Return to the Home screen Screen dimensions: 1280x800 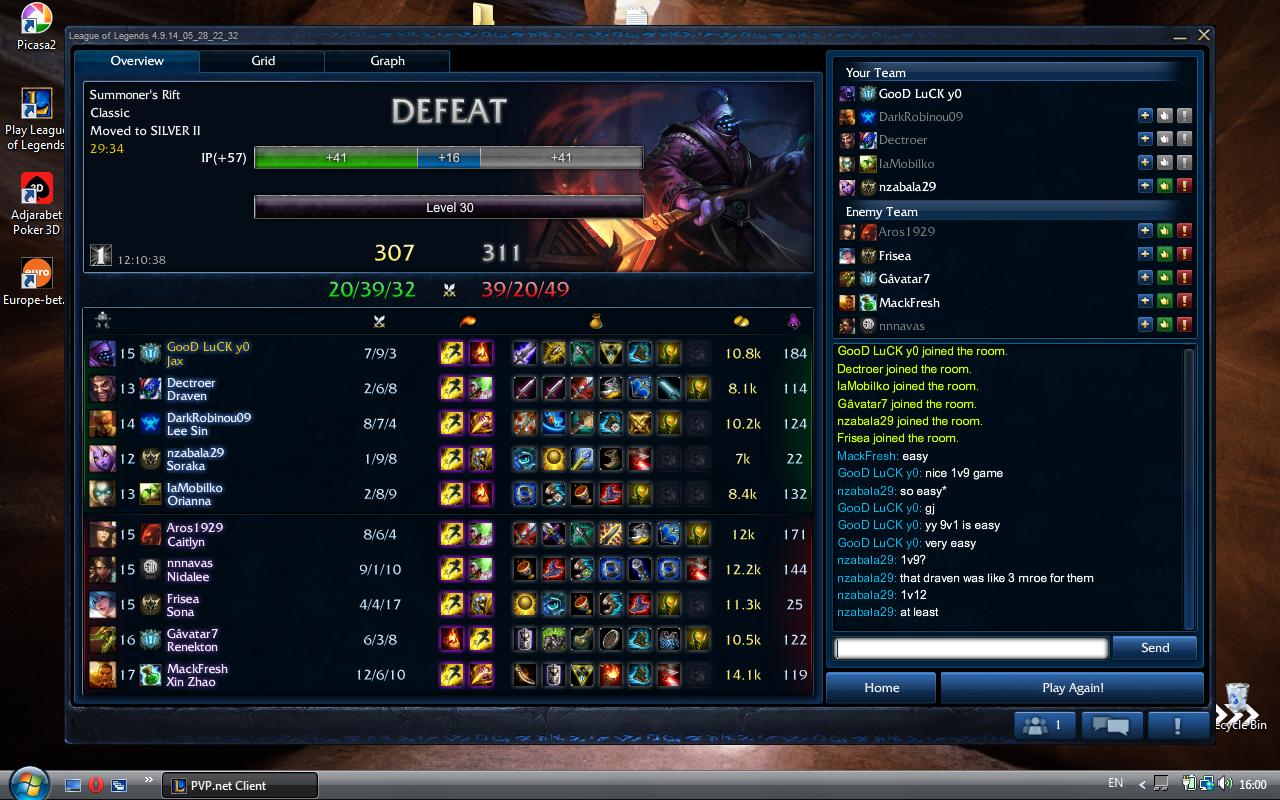(881, 688)
